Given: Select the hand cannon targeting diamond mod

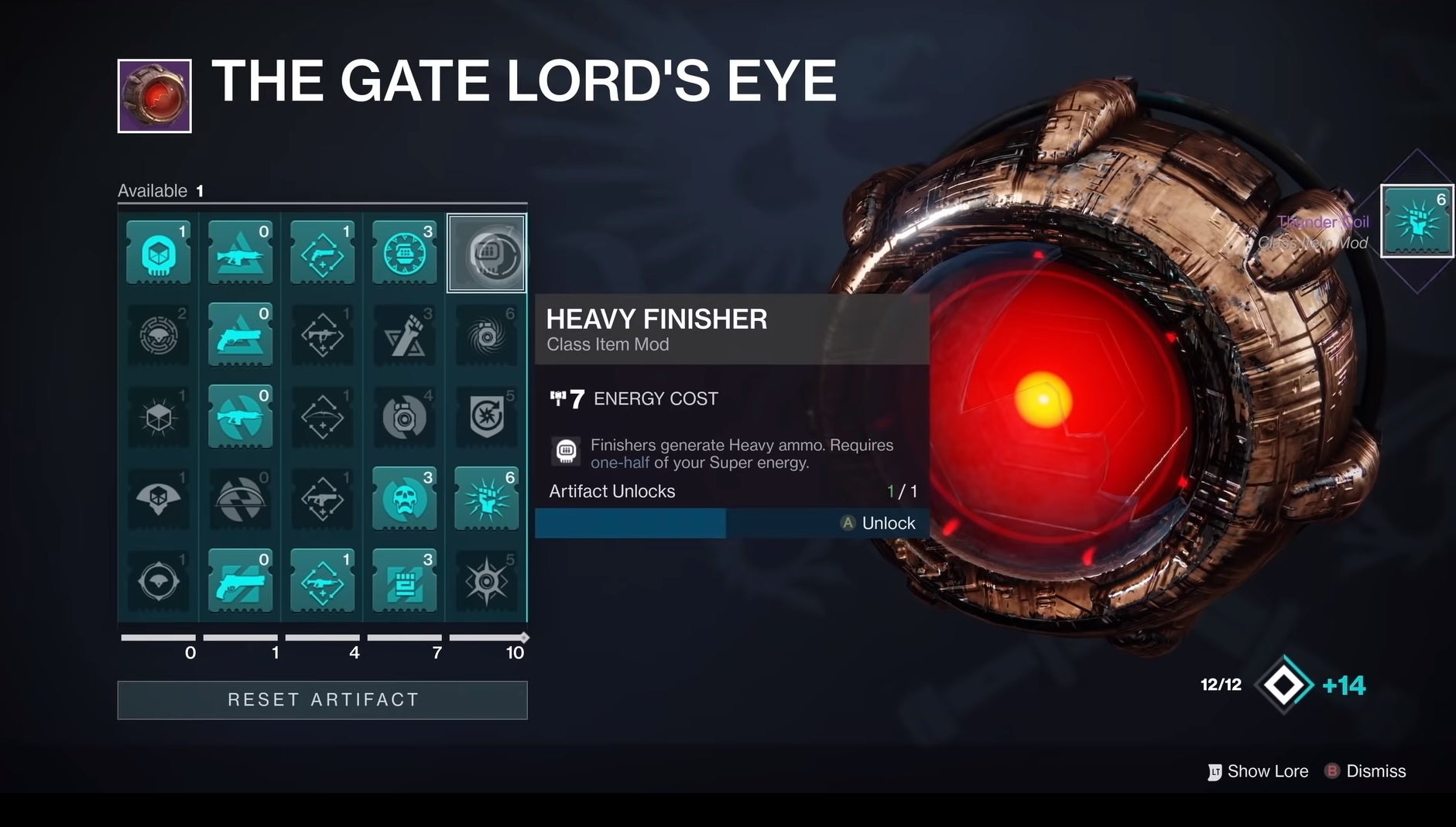Looking at the screenshot, I should [323, 253].
